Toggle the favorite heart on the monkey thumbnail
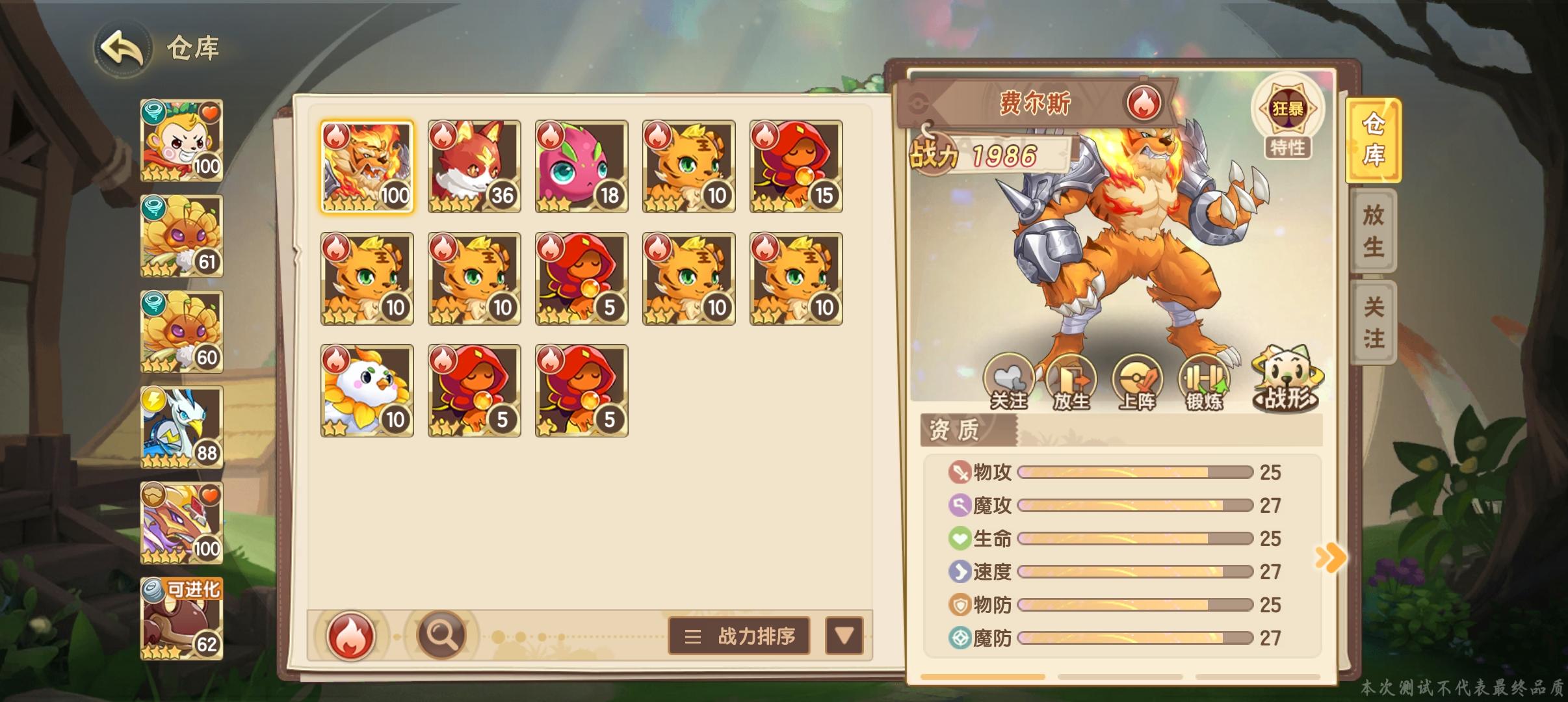This screenshot has width=1568, height=702. tap(211, 112)
